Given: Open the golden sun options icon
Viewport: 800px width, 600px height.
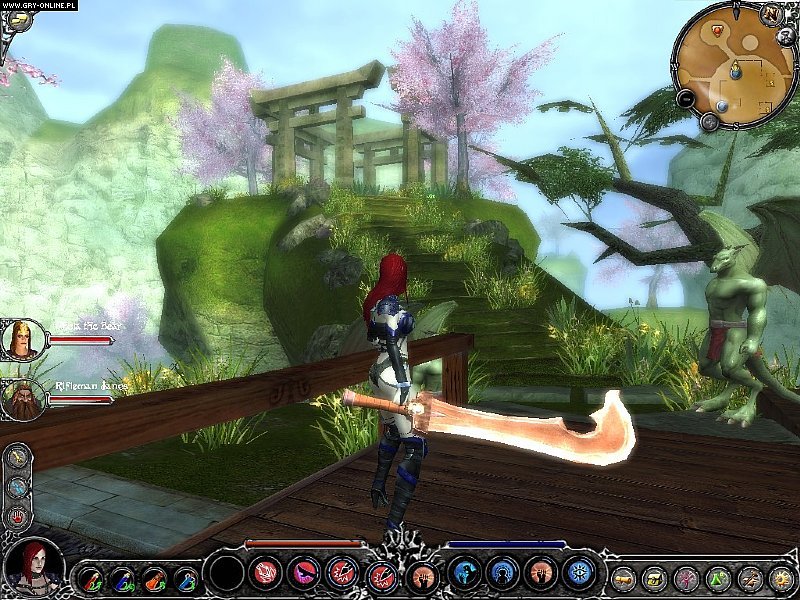Looking at the screenshot, I should click(779, 577).
